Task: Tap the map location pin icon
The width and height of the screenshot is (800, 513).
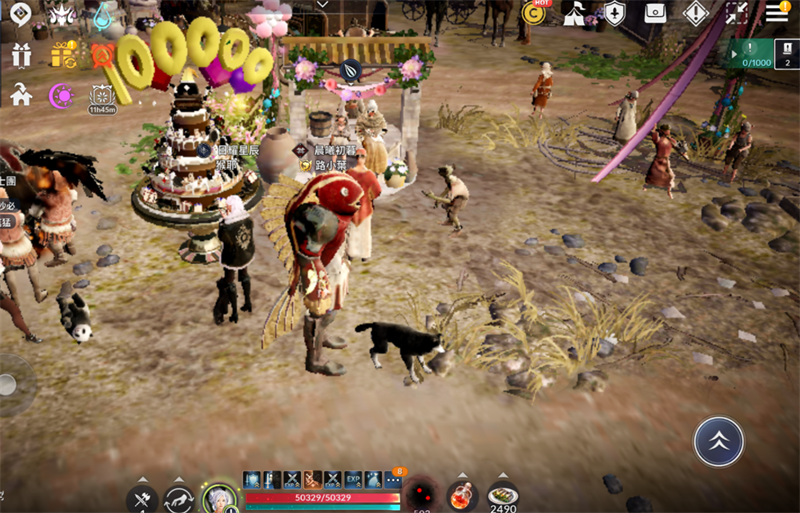Action: (20, 15)
